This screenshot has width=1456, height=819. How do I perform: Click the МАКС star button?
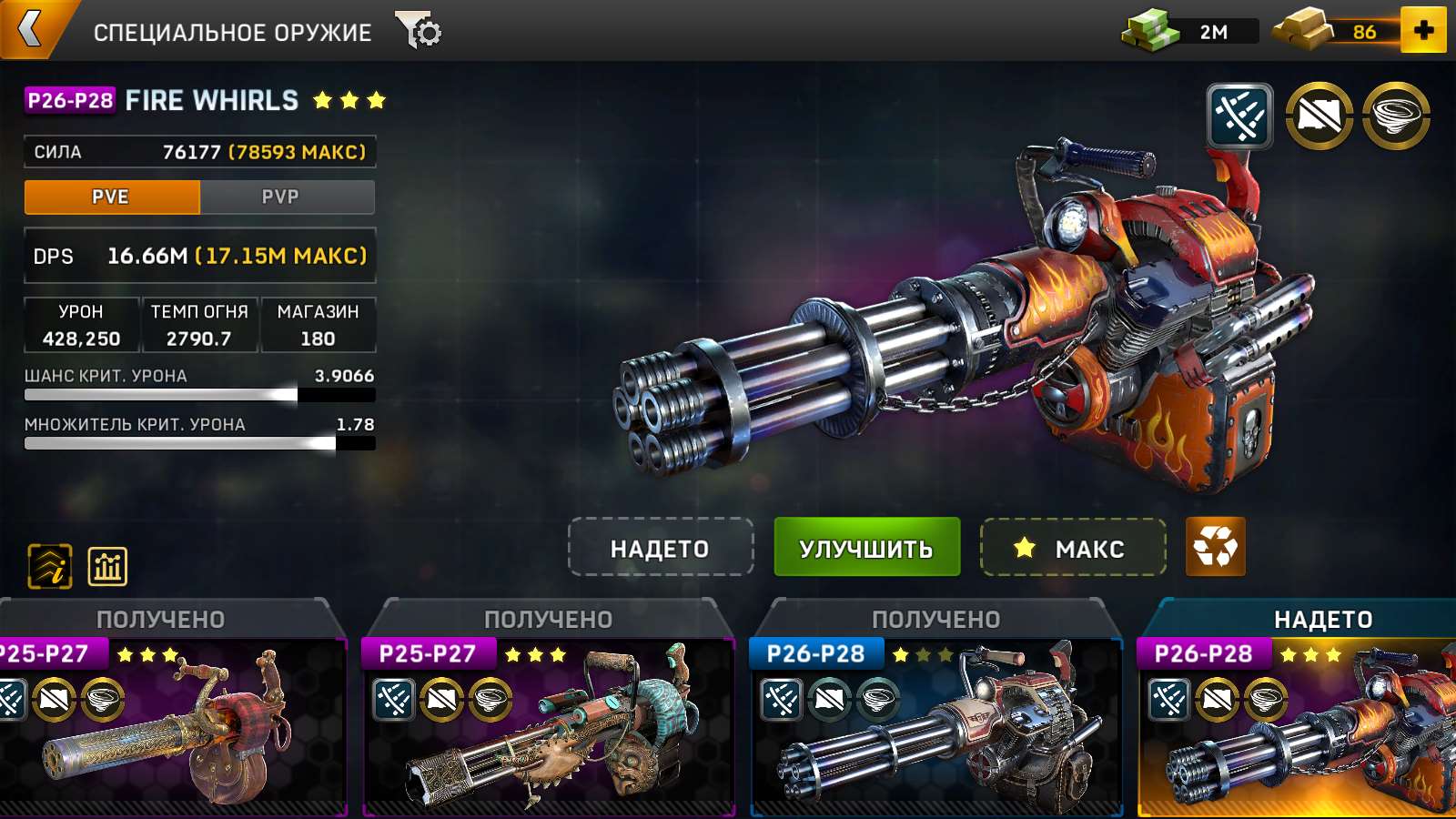tap(1072, 548)
